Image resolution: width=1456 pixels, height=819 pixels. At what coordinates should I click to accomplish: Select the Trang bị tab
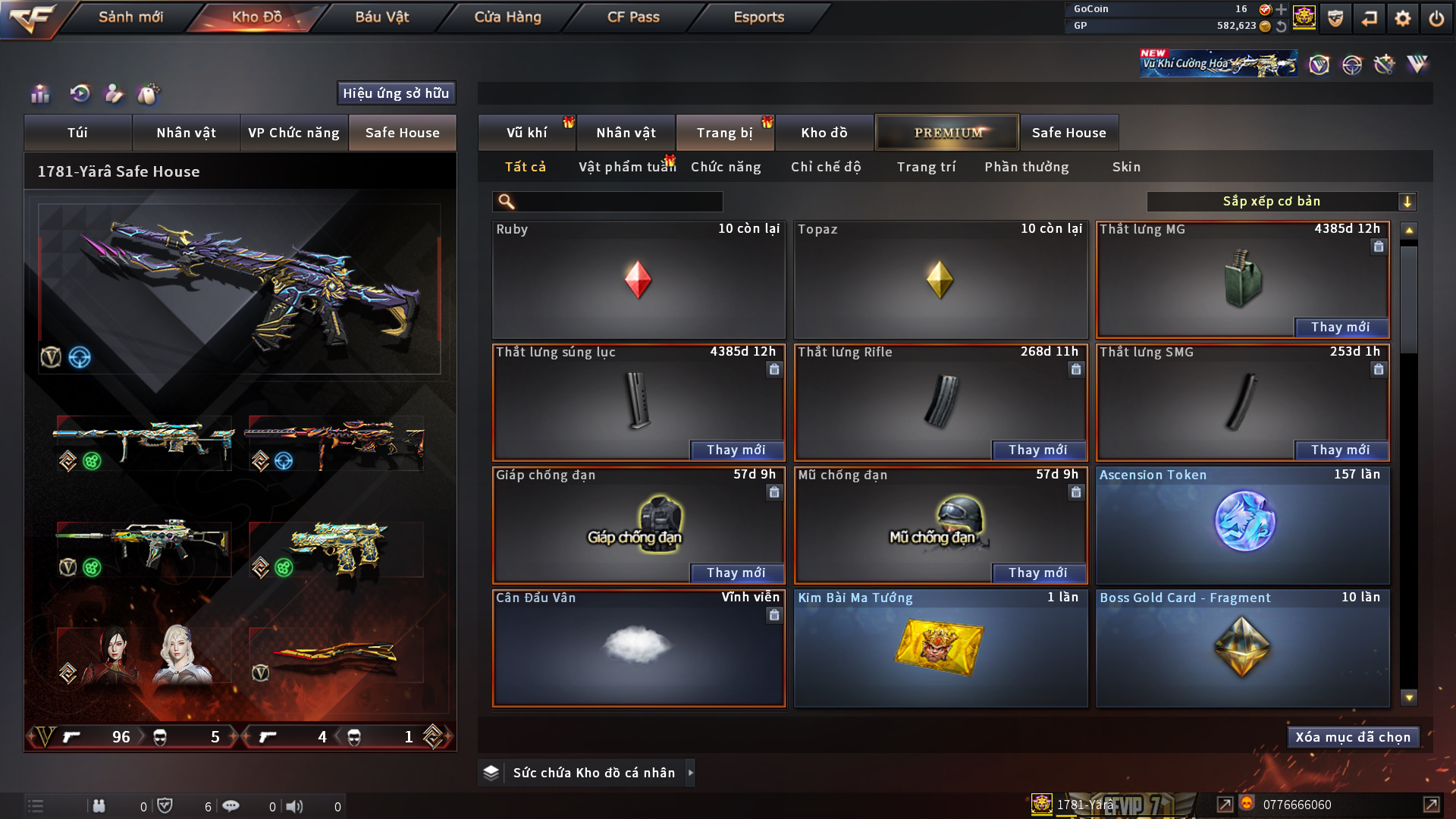(724, 133)
